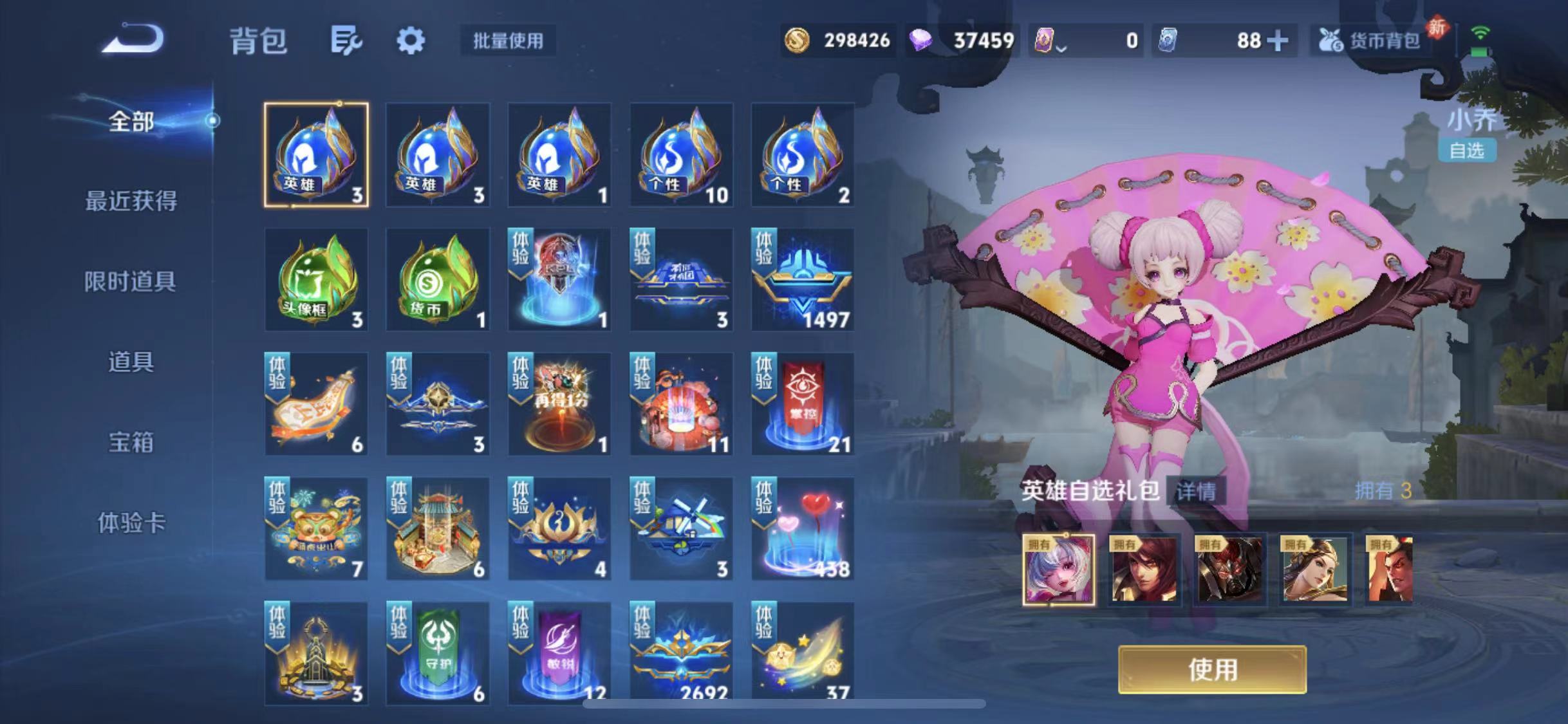The height and width of the screenshot is (724, 1568).
Task: Select the 头像框 avatar frame item
Action: click(315, 280)
